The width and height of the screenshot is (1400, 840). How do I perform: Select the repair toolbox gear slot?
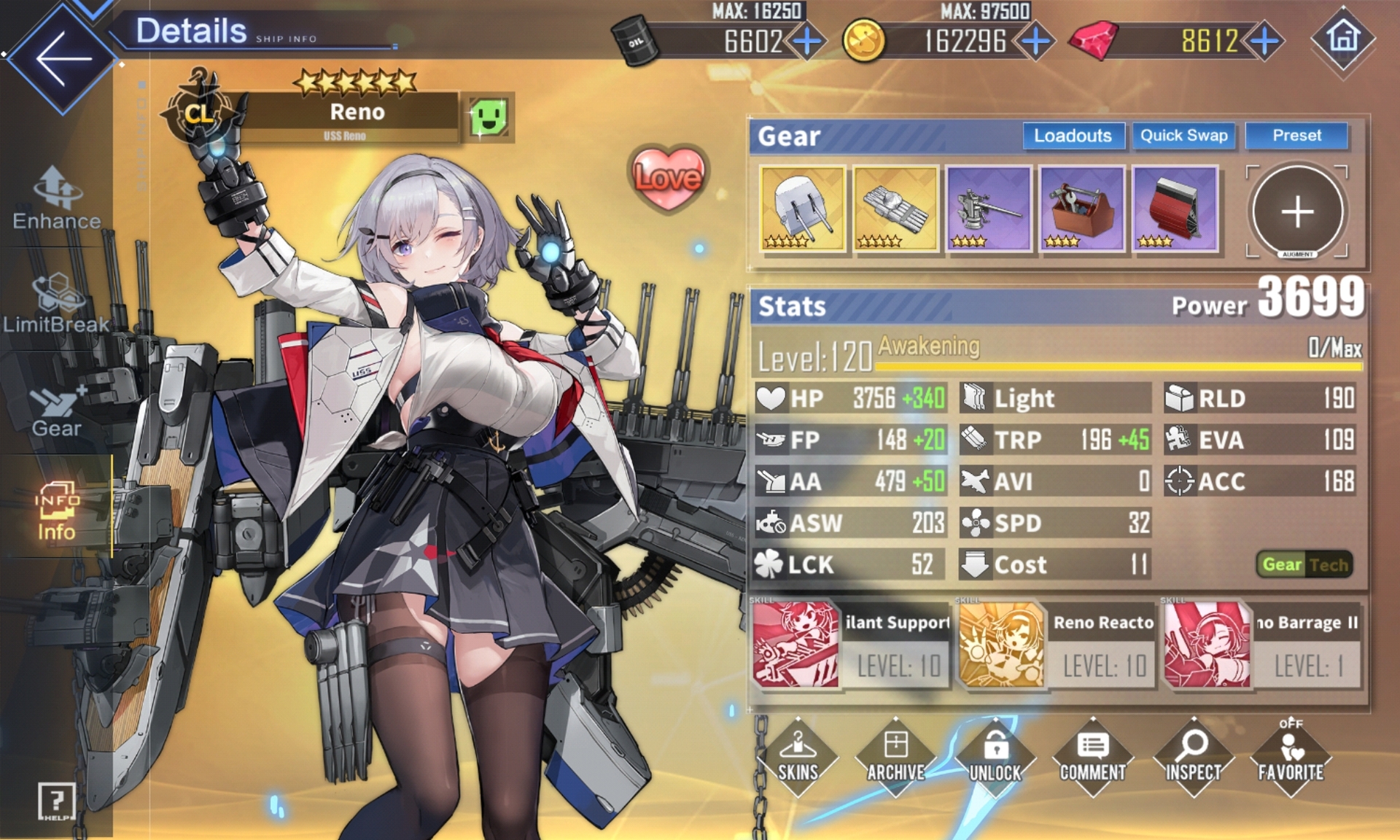[x=1082, y=209]
